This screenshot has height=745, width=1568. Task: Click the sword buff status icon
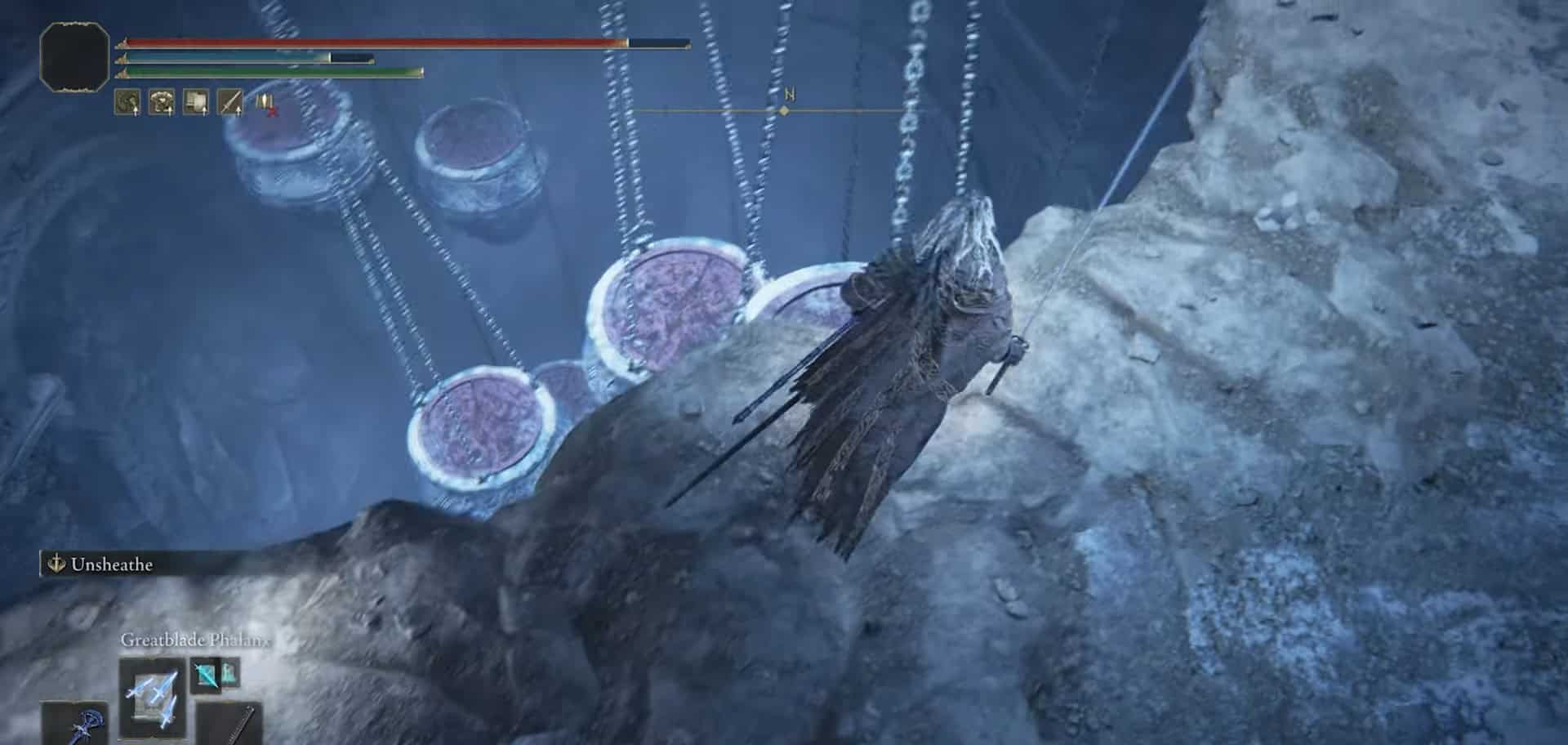pos(231,102)
